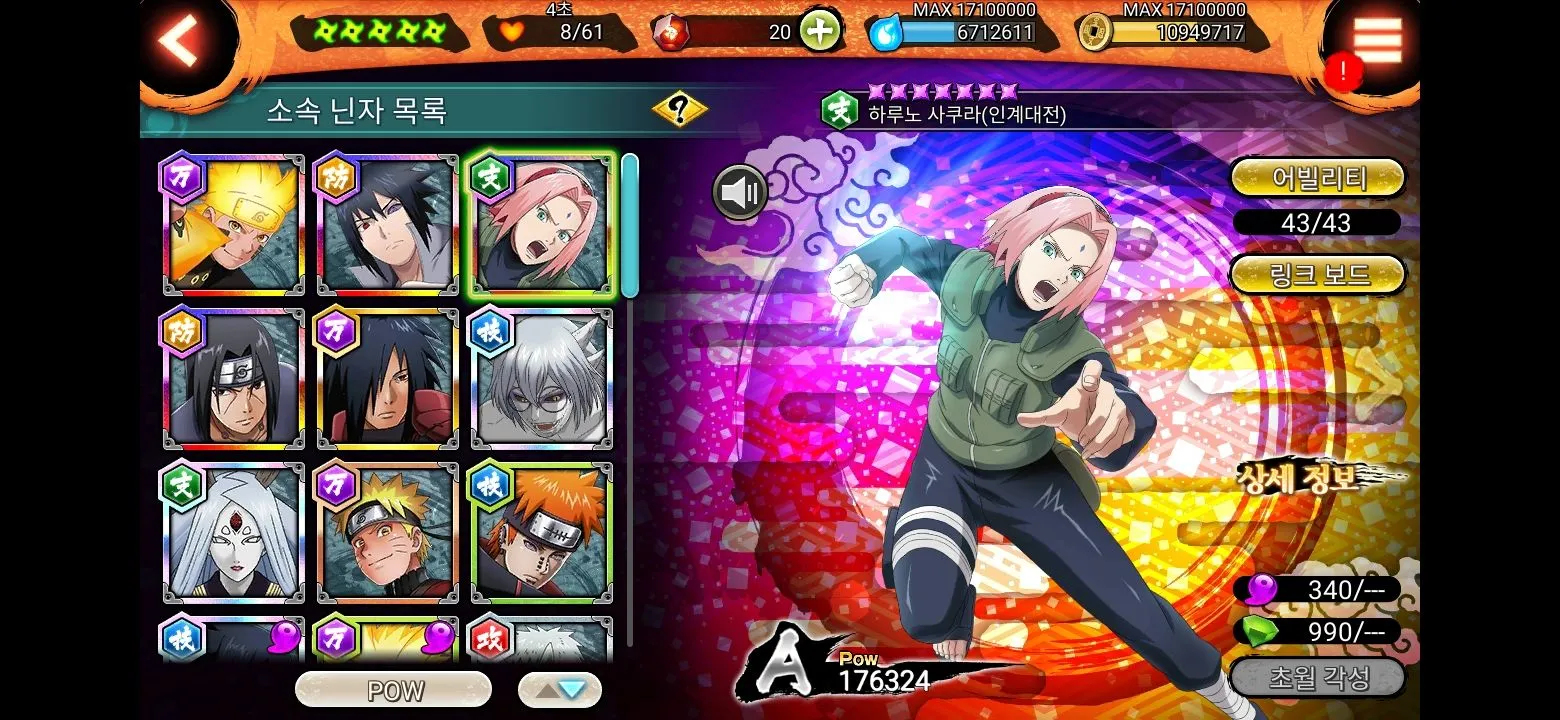Screen dimensions: 1560x720
Task: Add ninja pearls with the plus button
Action: click(819, 32)
